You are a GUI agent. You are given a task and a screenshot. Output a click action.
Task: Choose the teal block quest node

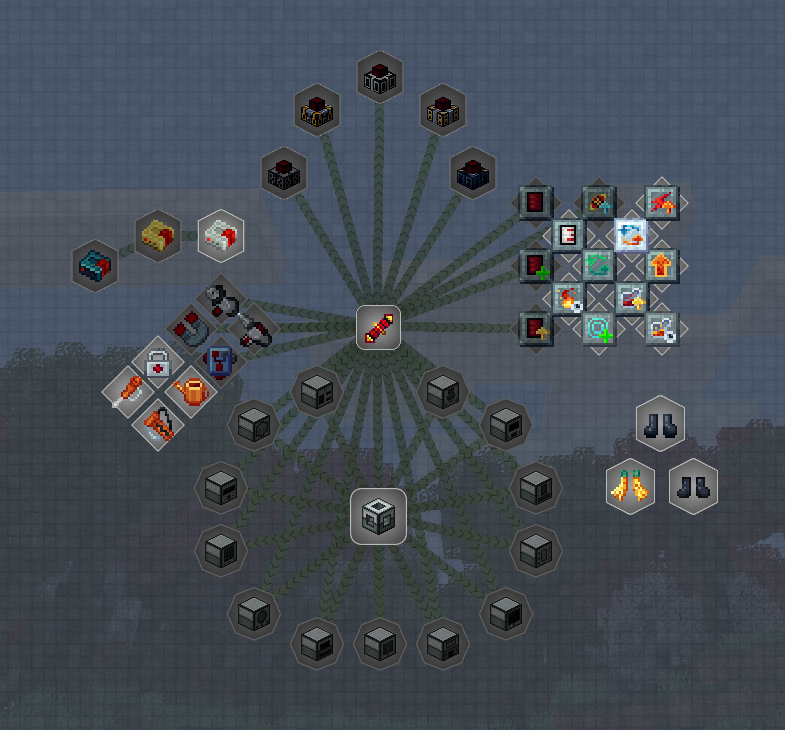(x=96, y=265)
